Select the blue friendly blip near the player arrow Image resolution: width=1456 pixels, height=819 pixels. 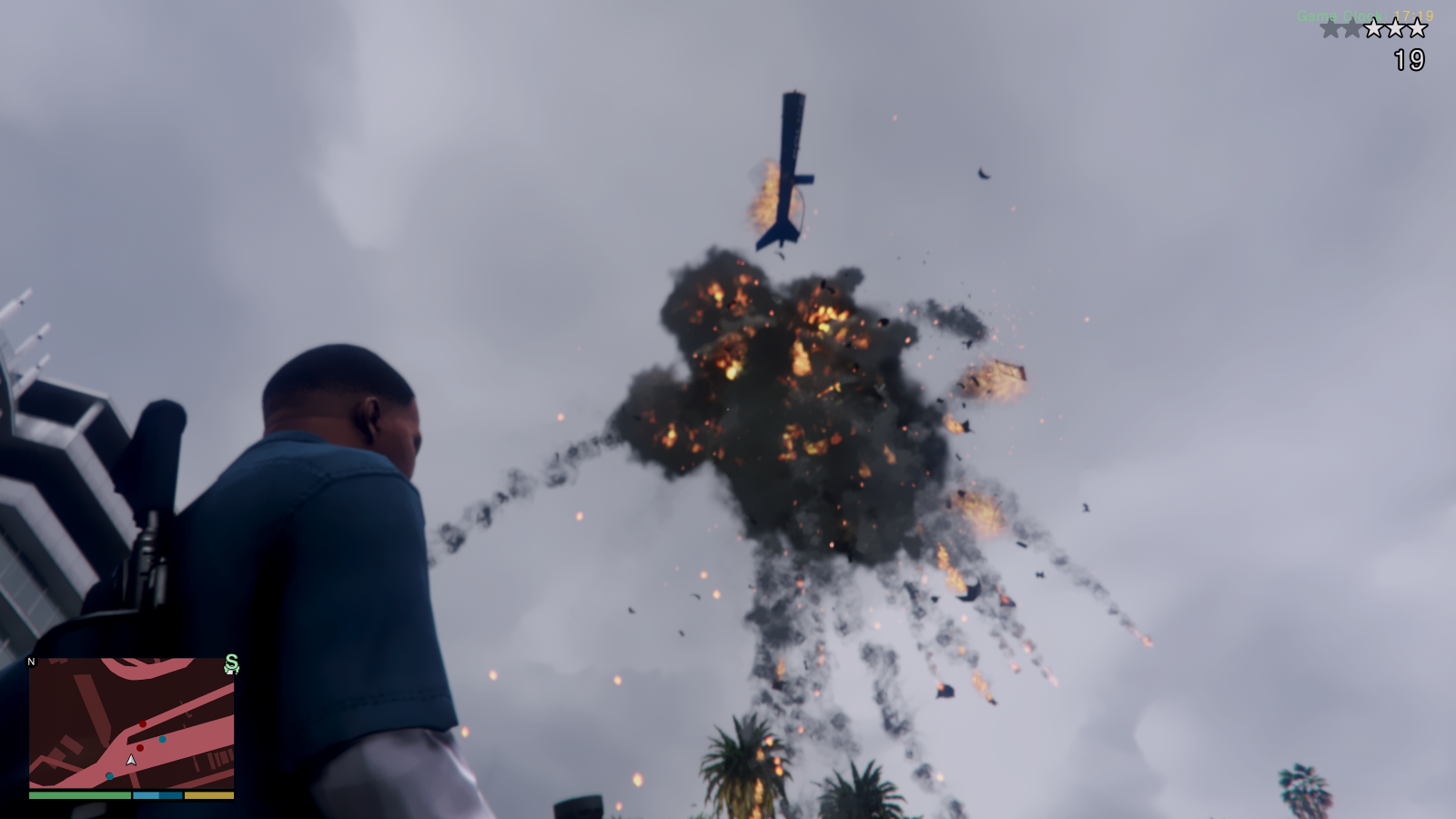(x=162, y=740)
